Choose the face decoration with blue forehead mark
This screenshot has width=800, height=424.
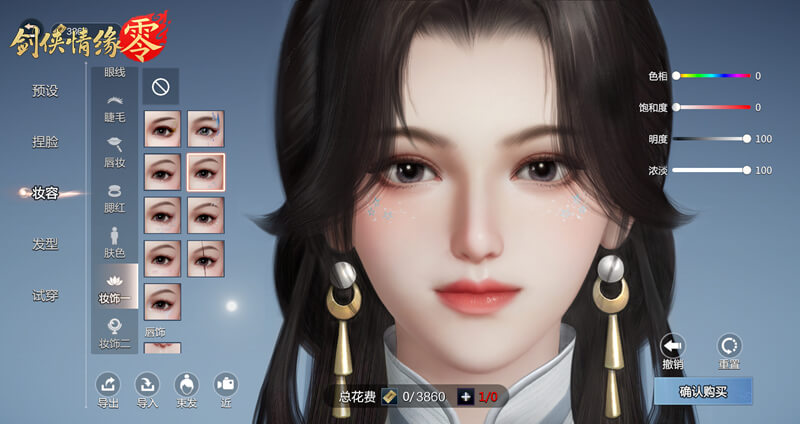coord(205,129)
